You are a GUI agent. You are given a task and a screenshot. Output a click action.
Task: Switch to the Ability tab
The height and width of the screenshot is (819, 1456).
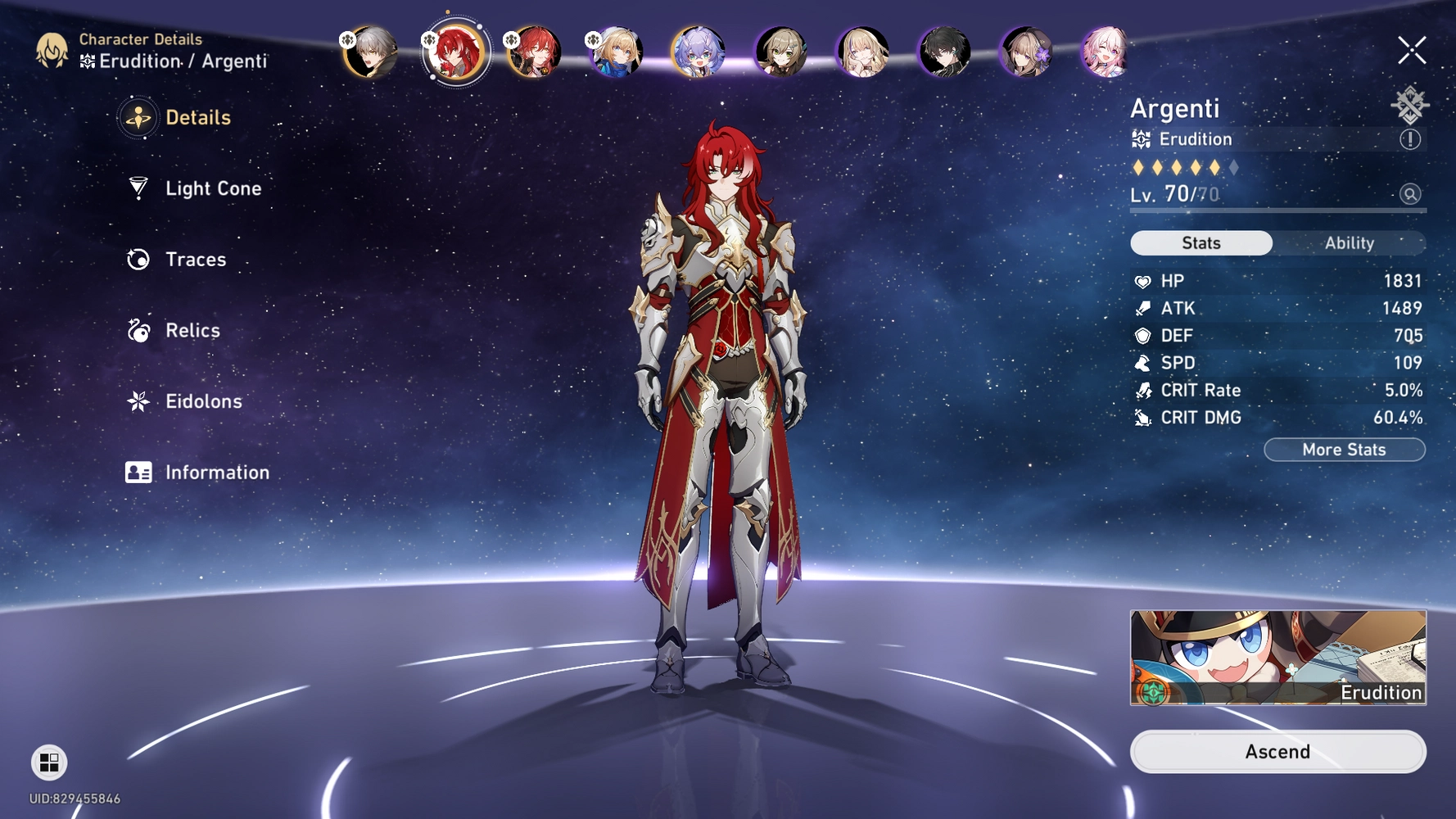tap(1349, 242)
